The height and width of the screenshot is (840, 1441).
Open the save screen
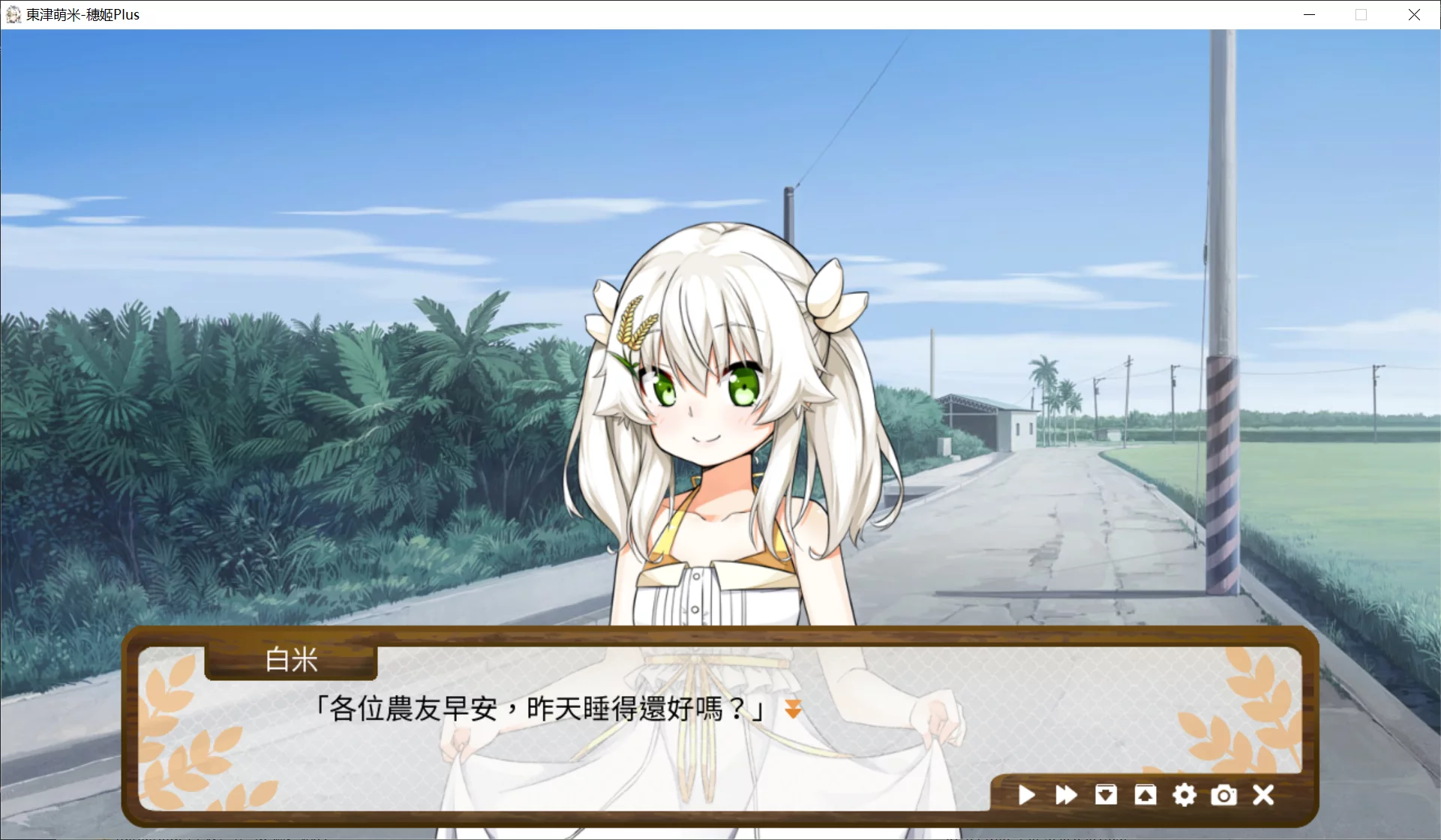click(1106, 795)
